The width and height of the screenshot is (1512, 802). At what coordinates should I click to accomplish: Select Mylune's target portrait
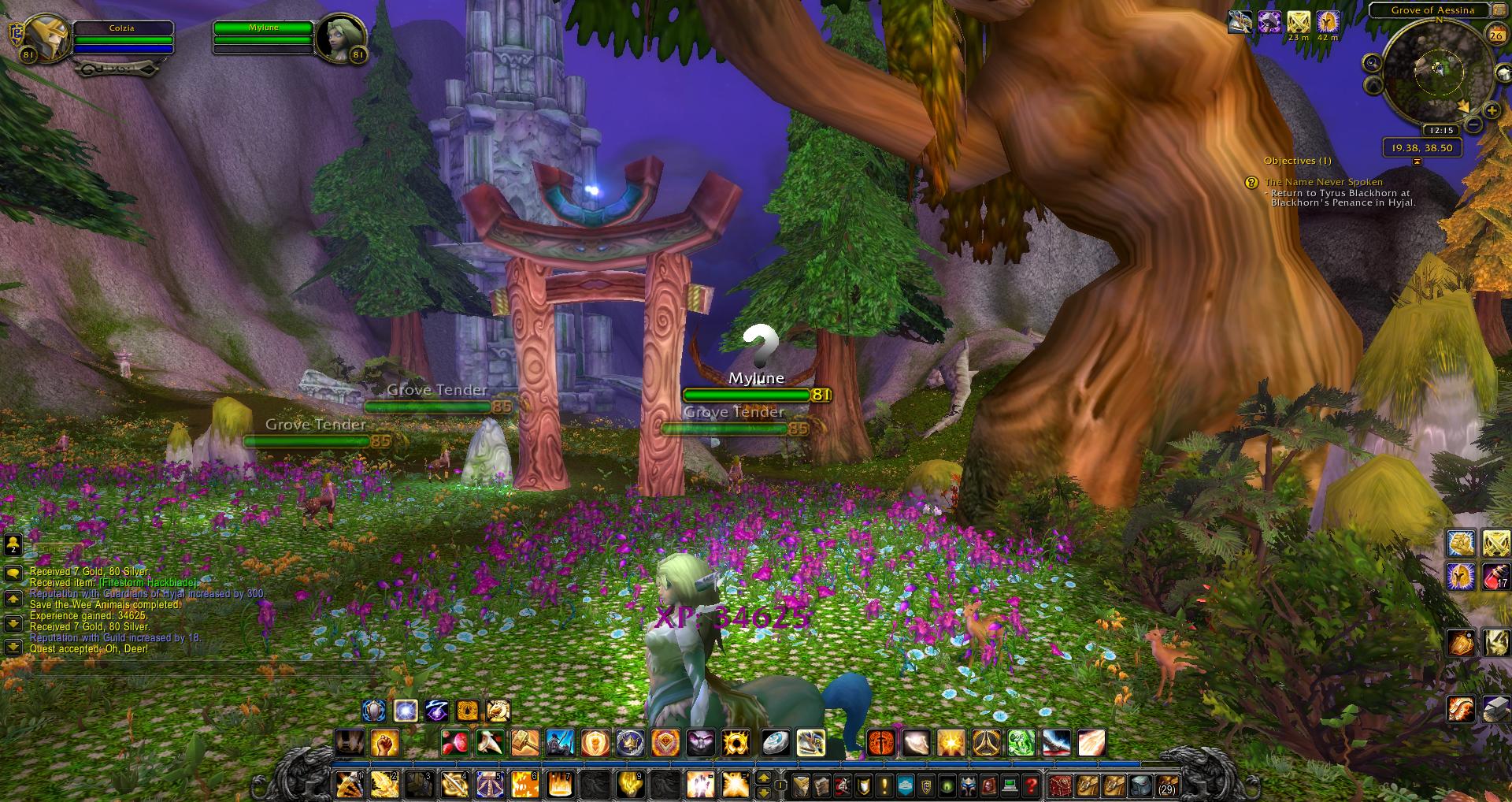[x=340, y=38]
